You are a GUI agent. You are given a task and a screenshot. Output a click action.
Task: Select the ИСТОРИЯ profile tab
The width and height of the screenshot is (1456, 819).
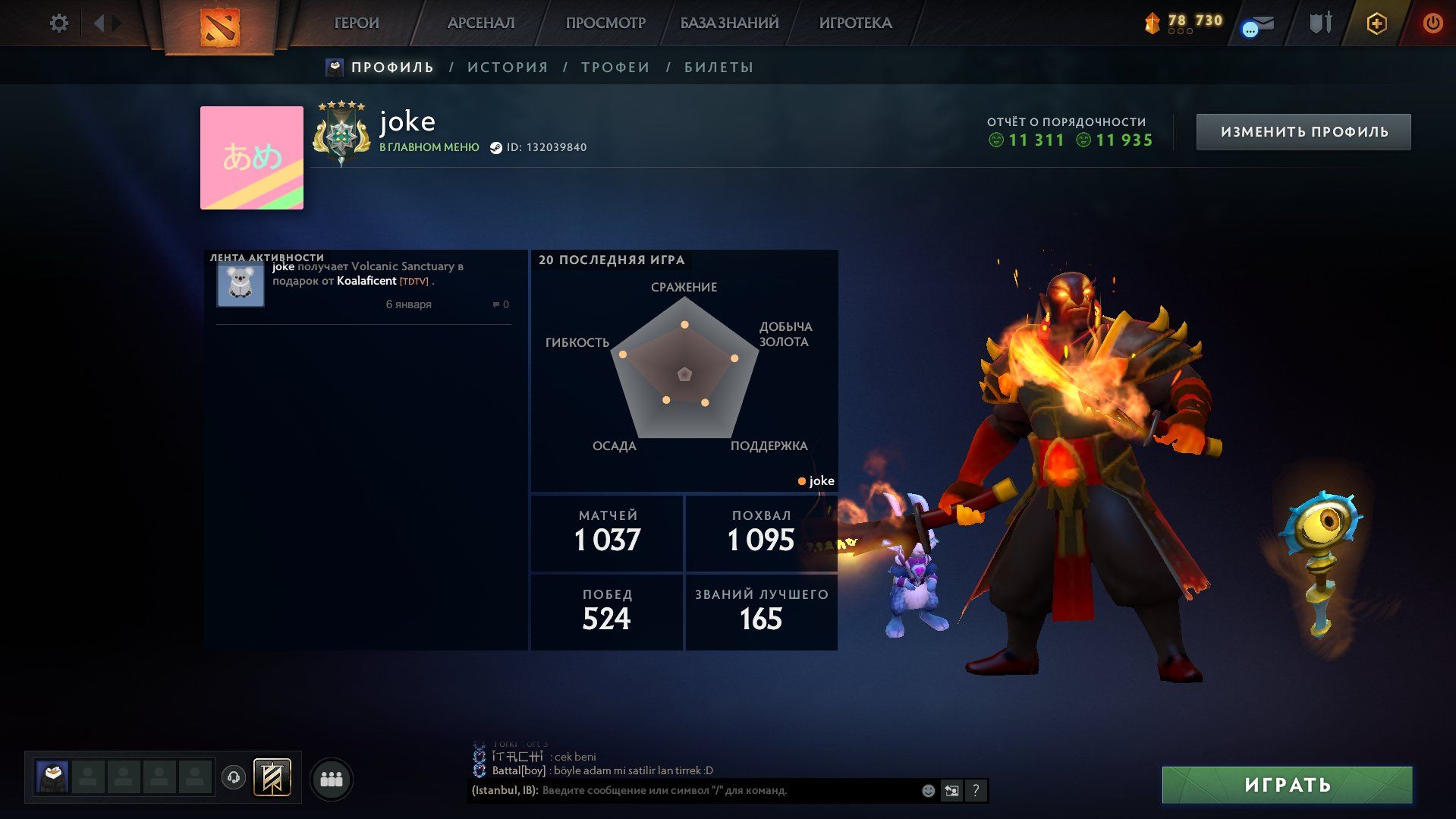click(x=508, y=68)
